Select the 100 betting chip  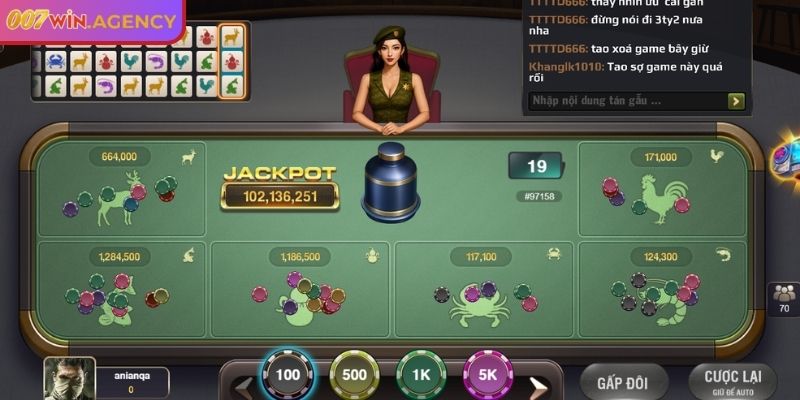(288, 376)
